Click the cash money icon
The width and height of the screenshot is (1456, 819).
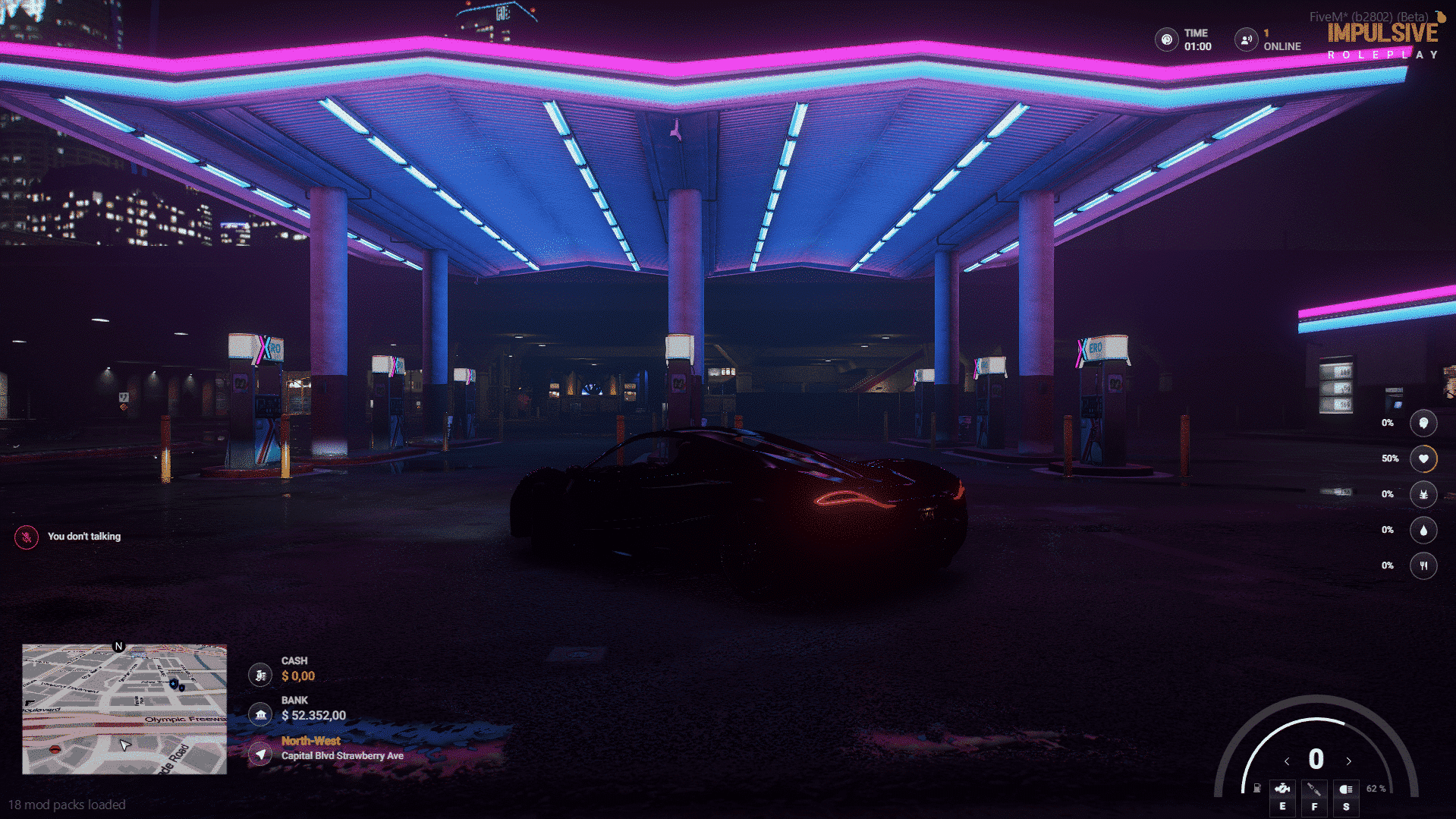[x=260, y=674]
